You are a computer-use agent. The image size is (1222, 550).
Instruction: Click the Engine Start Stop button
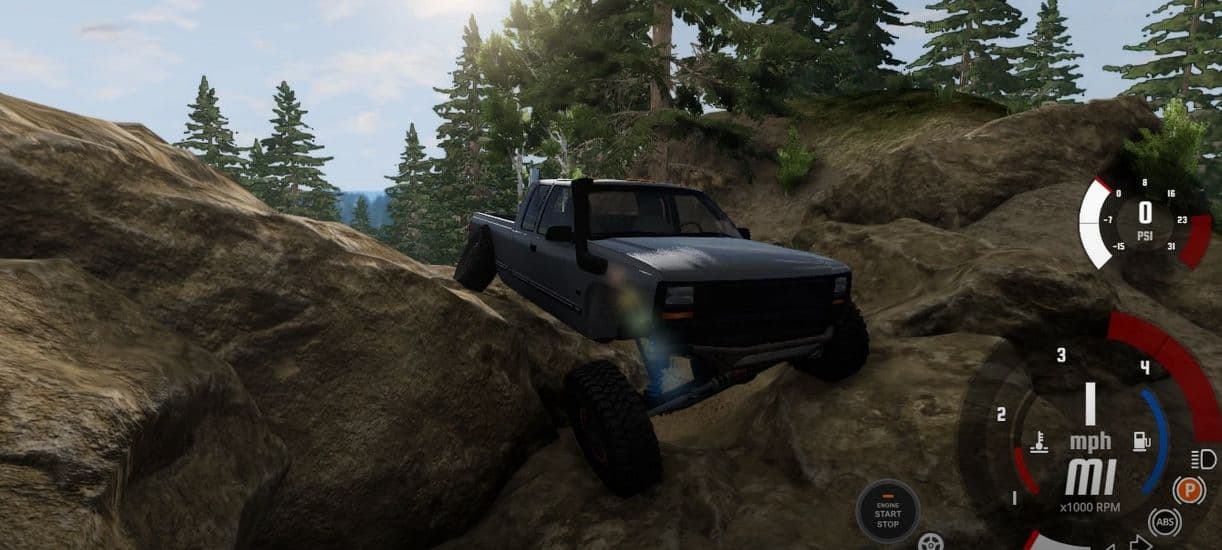point(888,510)
